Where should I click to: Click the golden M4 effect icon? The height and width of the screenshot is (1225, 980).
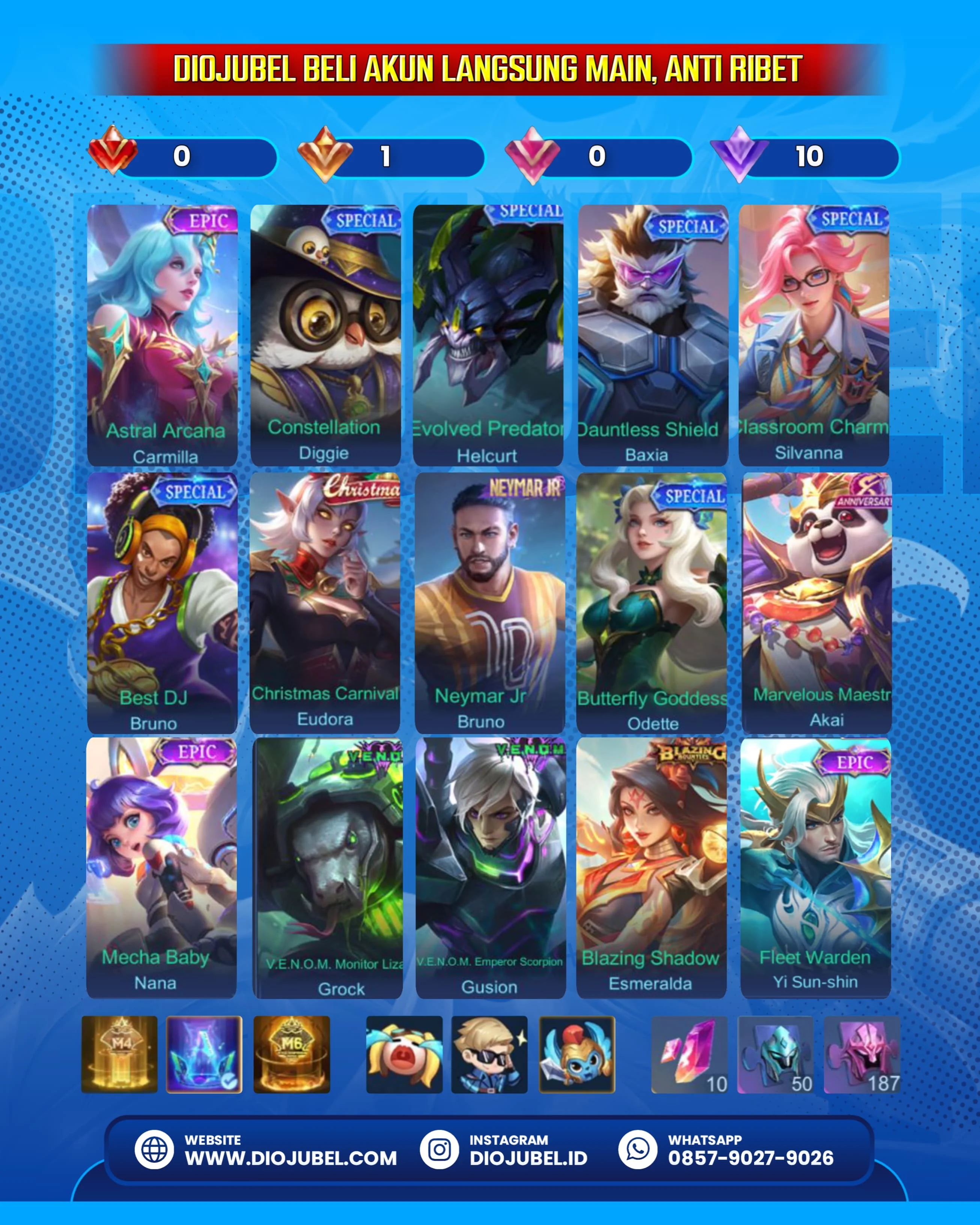click(119, 1054)
